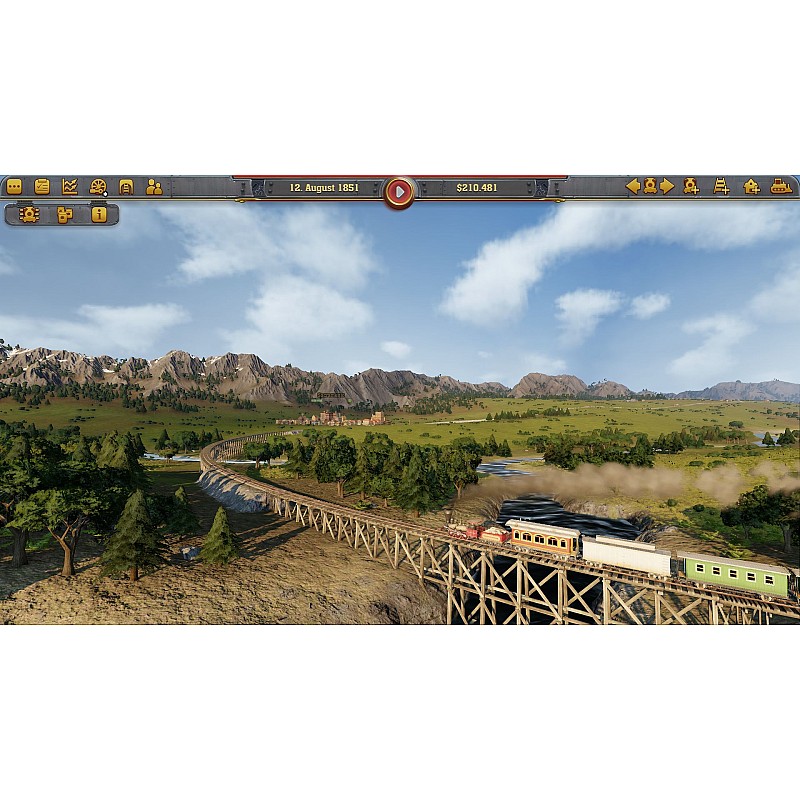Image resolution: width=800 pixels, height=800 pixels.
Task: Click the gear icon in the lower toolbar
Action: [x=29, y=214]
